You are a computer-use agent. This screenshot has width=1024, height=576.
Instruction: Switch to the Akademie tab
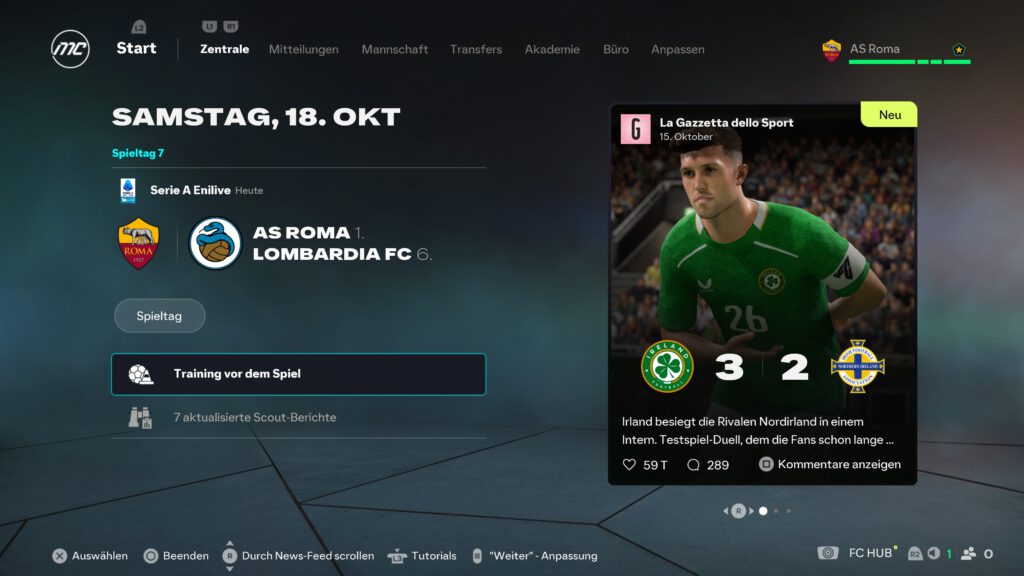click(552, 49)
